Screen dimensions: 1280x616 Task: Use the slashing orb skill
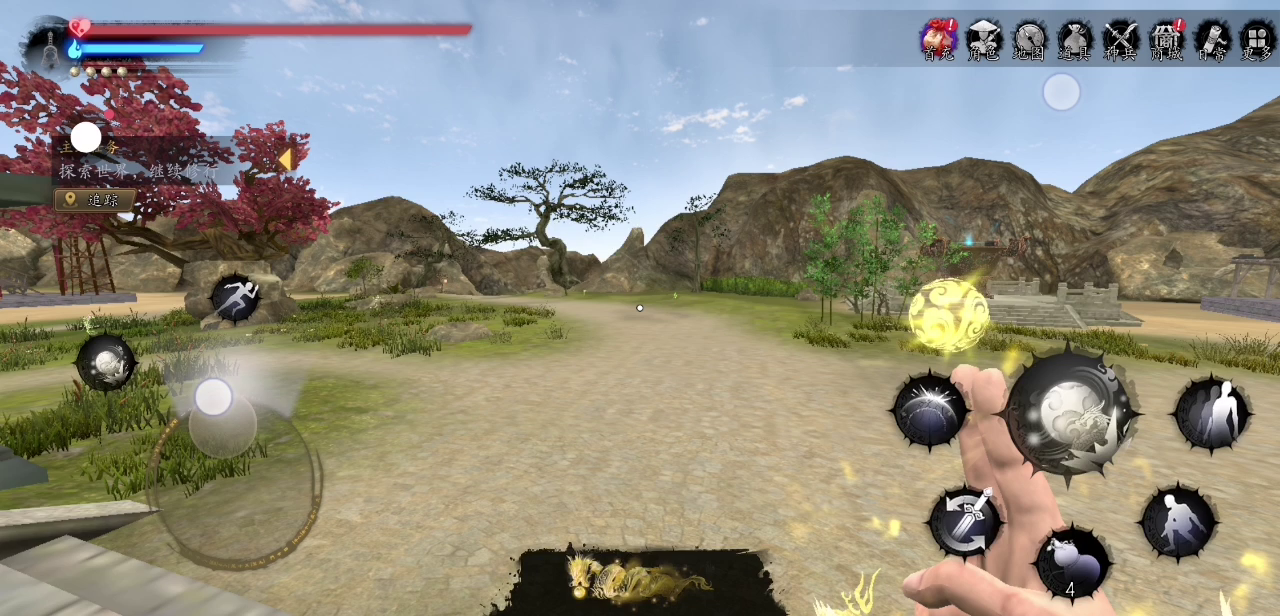pyautogui.click(x=930, y=410)
